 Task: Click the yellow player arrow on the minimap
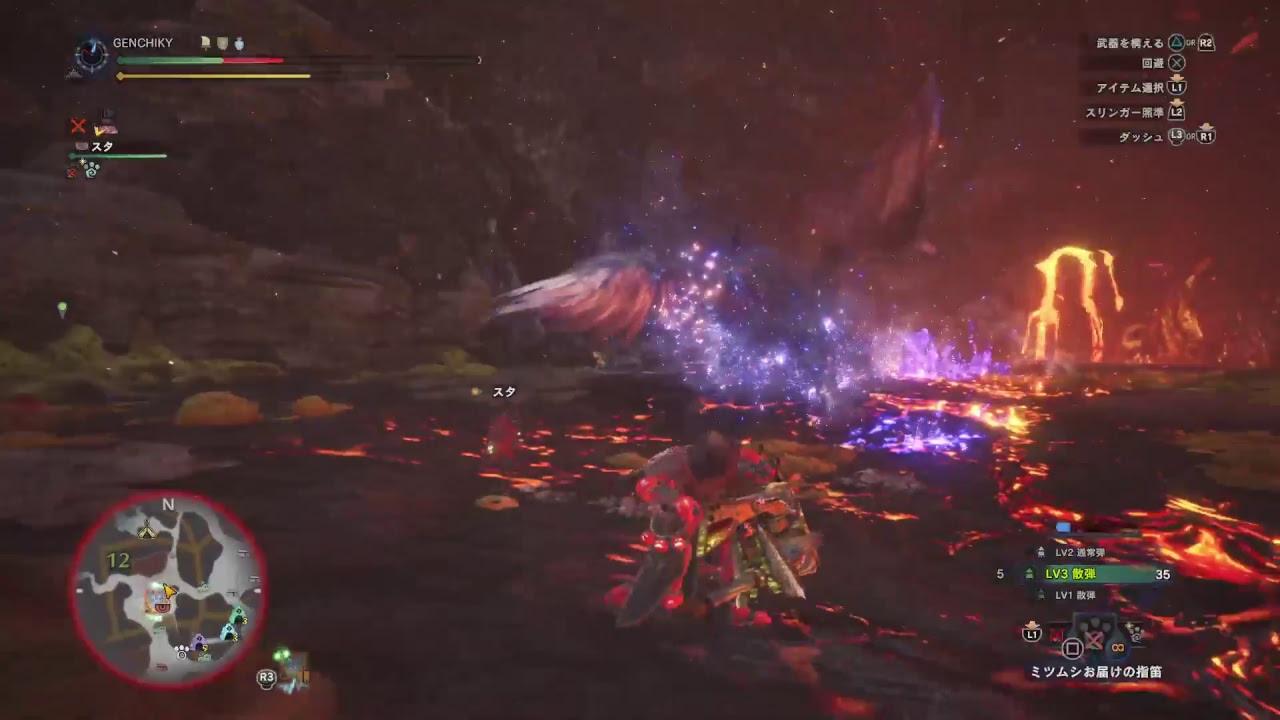pos(168,593)
